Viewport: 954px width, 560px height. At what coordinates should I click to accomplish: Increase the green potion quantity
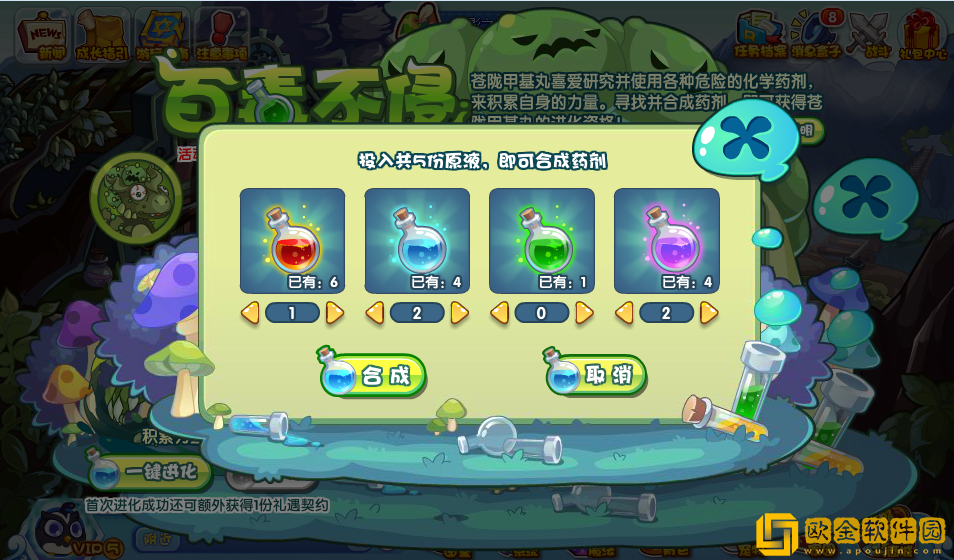tap(584, 314)
